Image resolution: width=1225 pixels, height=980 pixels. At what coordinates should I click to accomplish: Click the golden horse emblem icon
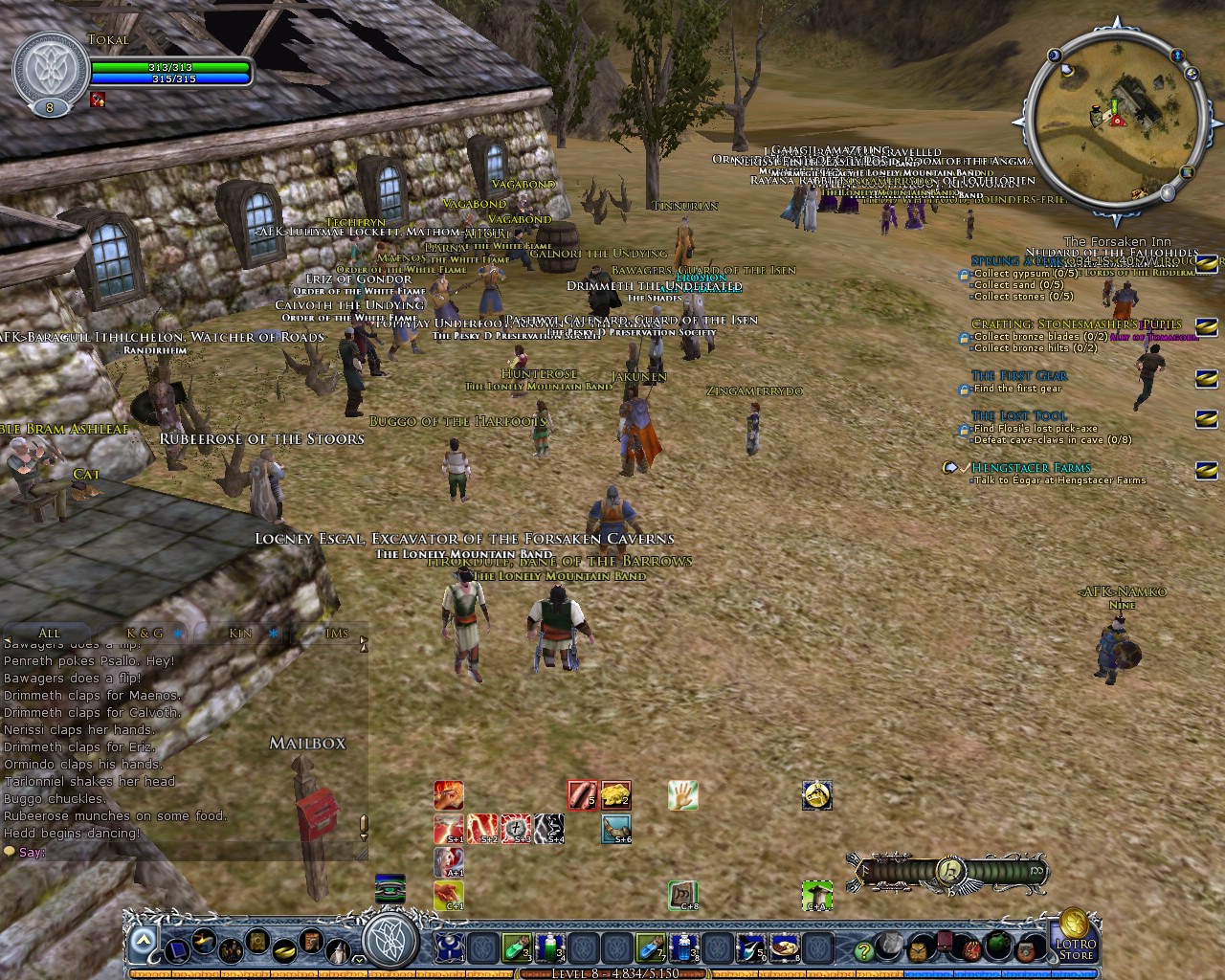pos(817,795)
